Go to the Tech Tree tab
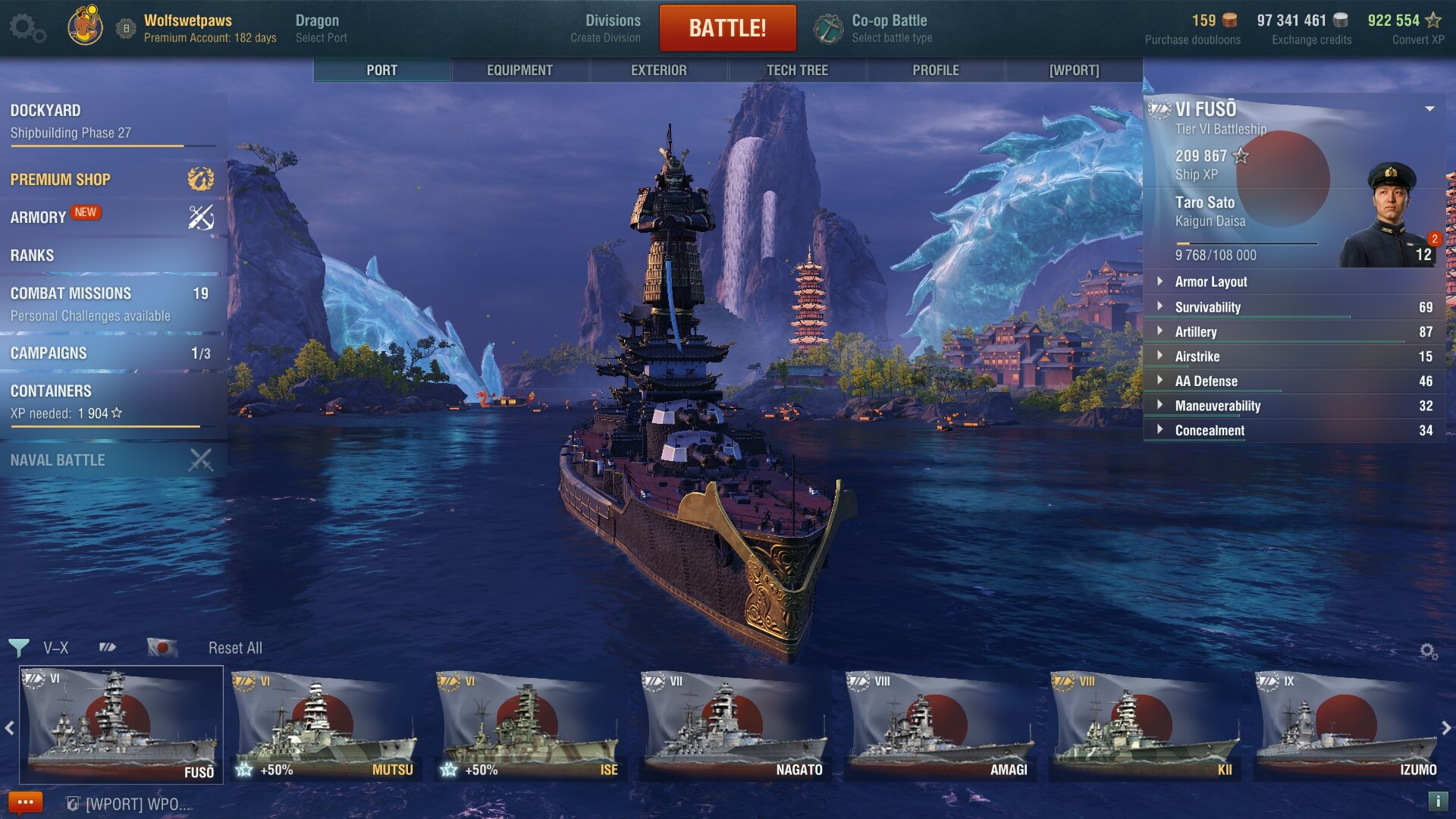Screen dimensions: 1456x819 point(797,71)
